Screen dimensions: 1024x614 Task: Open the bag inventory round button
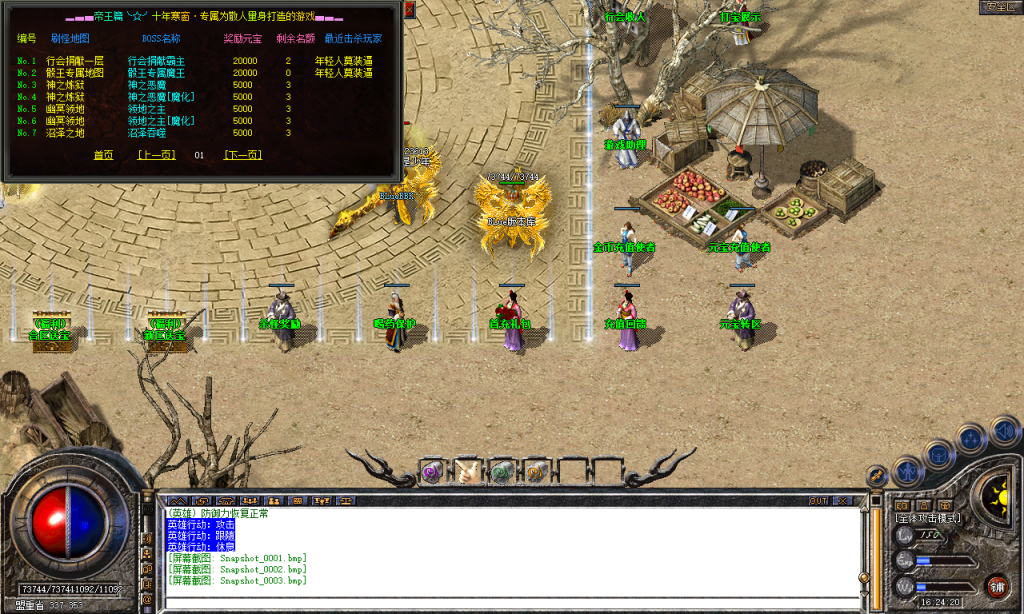click(x=939, y=452)
